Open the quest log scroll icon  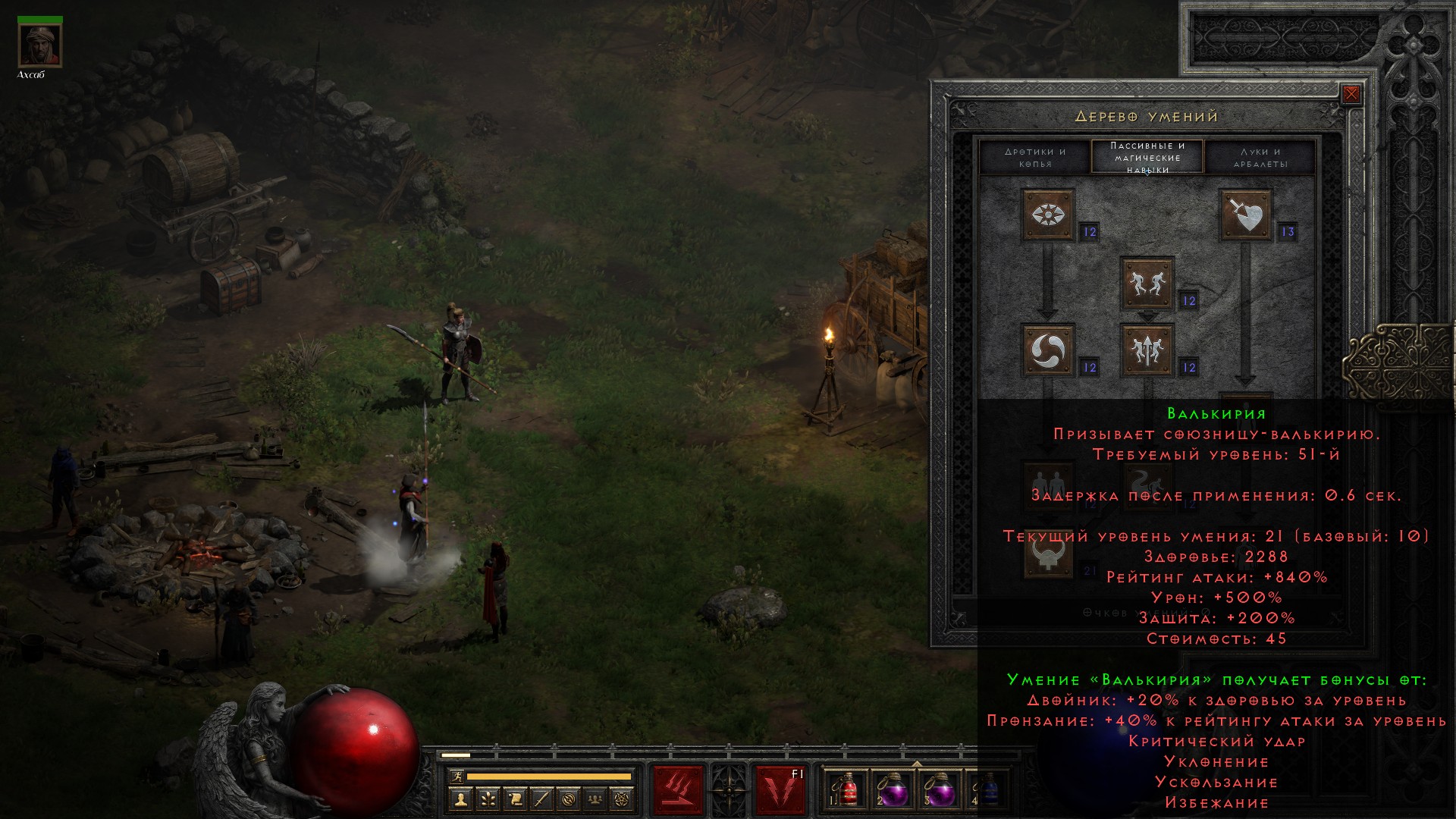coord(515,799)
